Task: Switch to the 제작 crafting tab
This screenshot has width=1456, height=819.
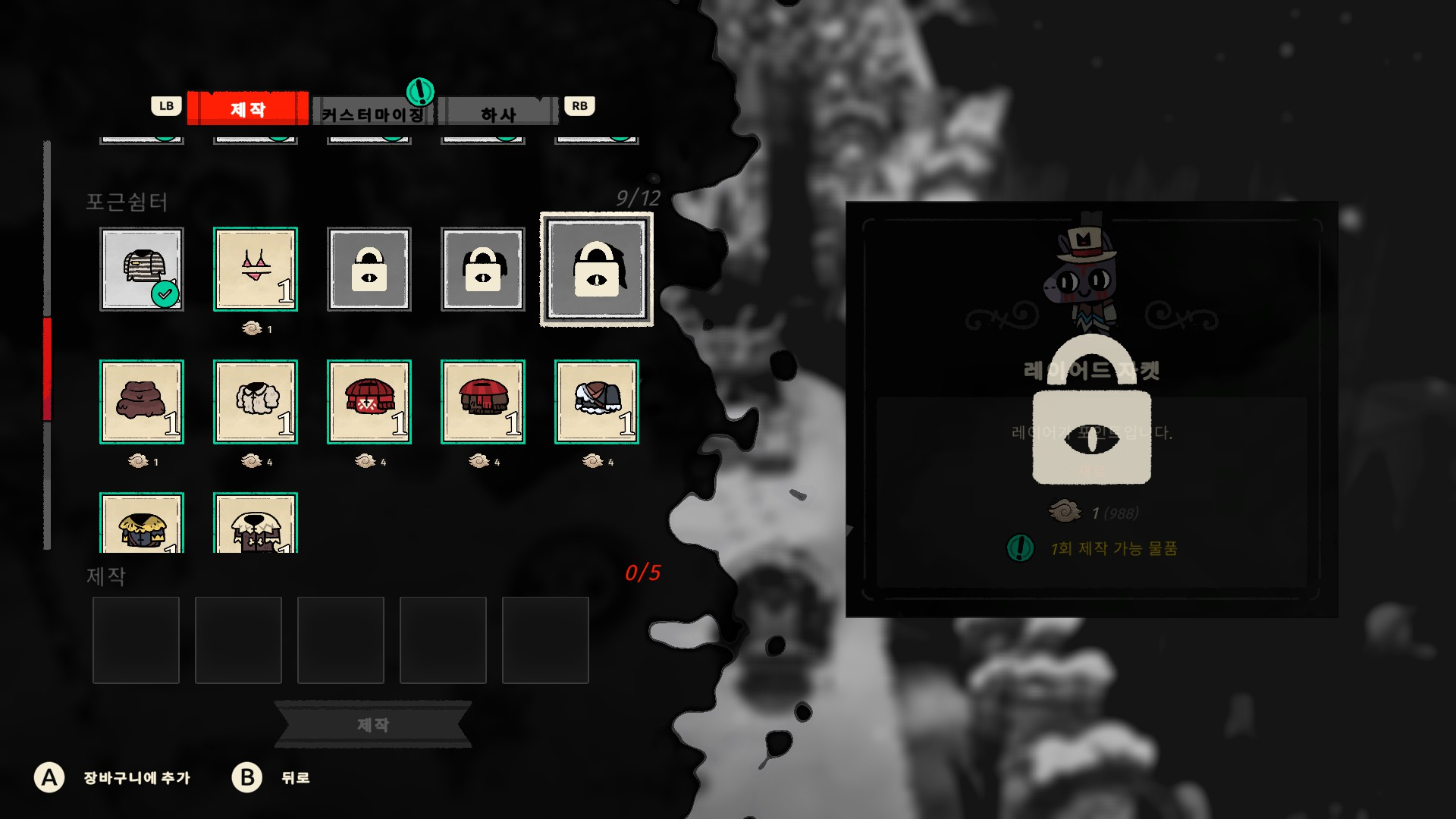Action: tap(248, 109)
